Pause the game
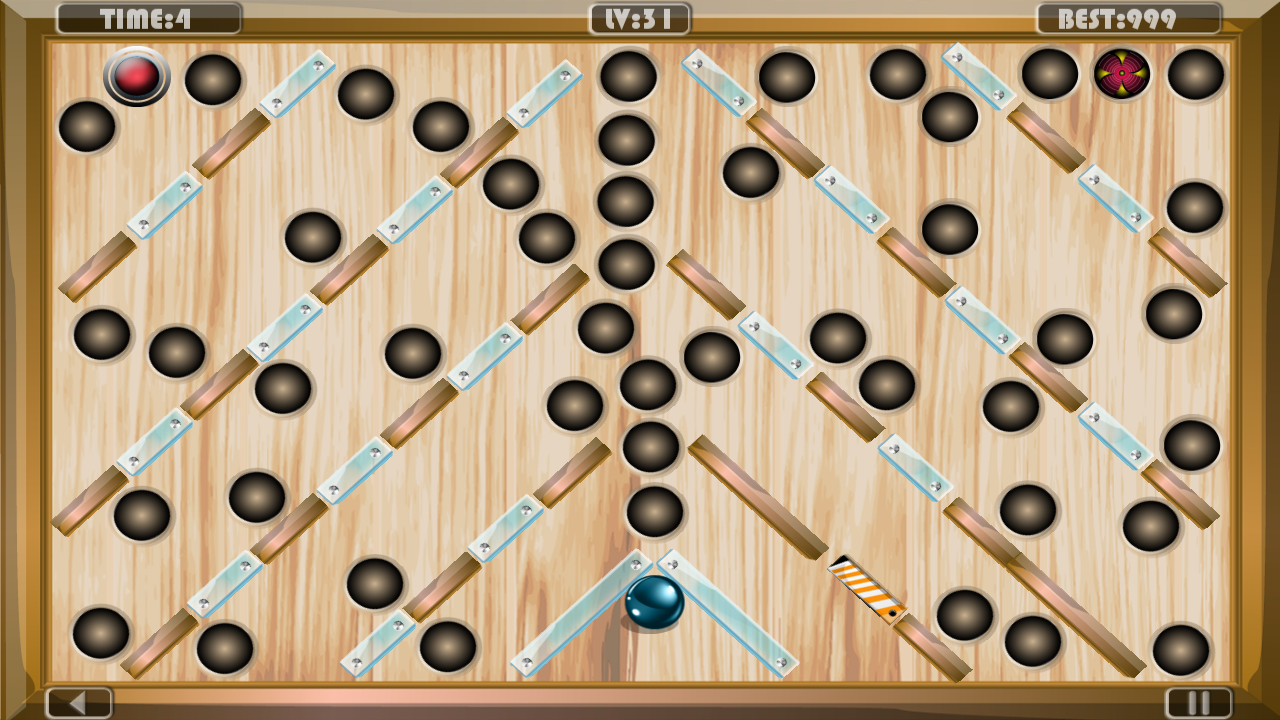This screenshot has height=720, width=1280. 1200,702
